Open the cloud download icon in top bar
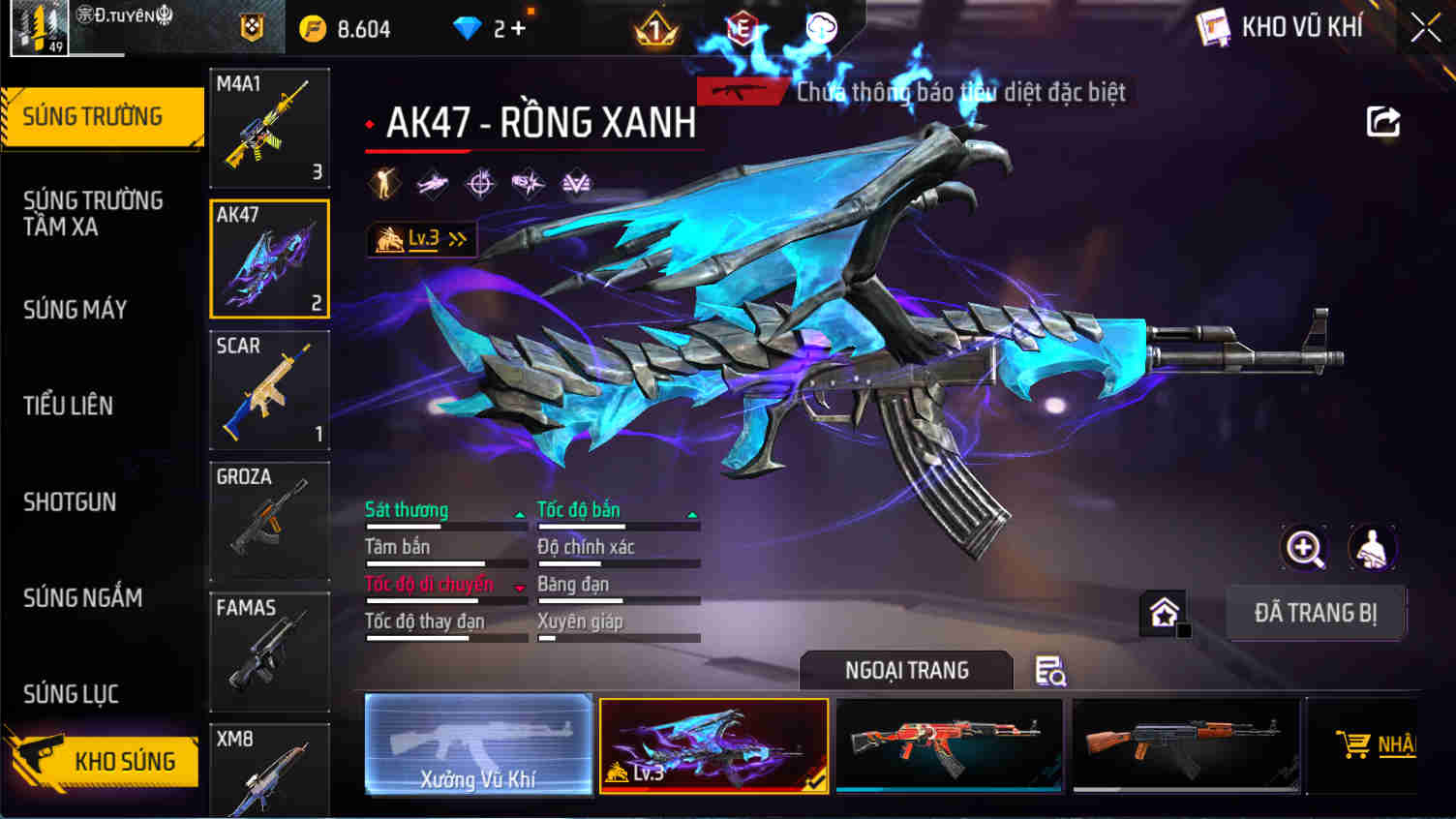This screenshot has height=819, width=1456. [x=822, y=28]
